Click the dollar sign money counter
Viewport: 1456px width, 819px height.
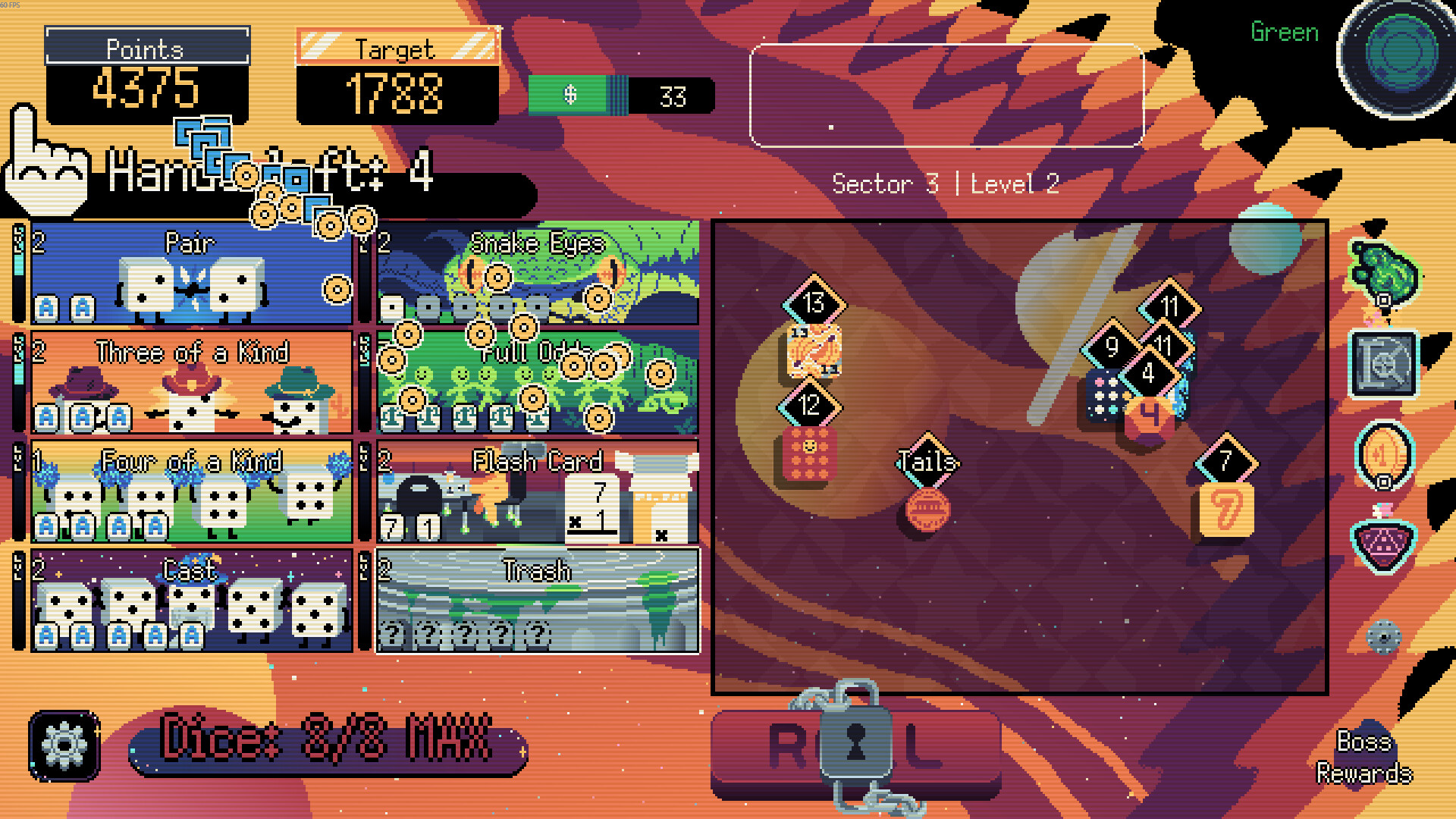(570, 96)
